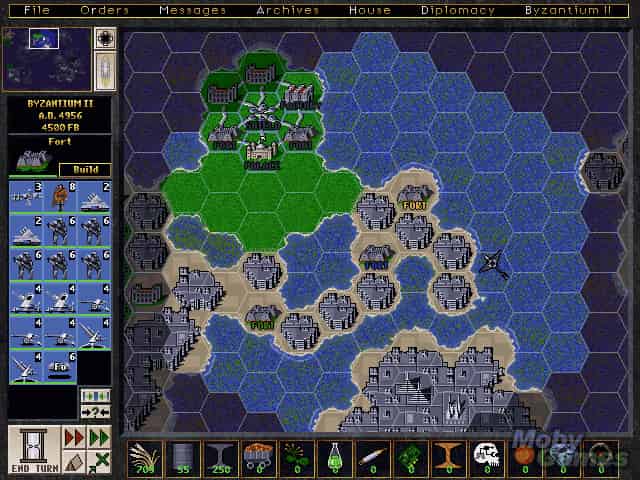
Task: Click the green flask resource icon
Action: pos(332,457)
